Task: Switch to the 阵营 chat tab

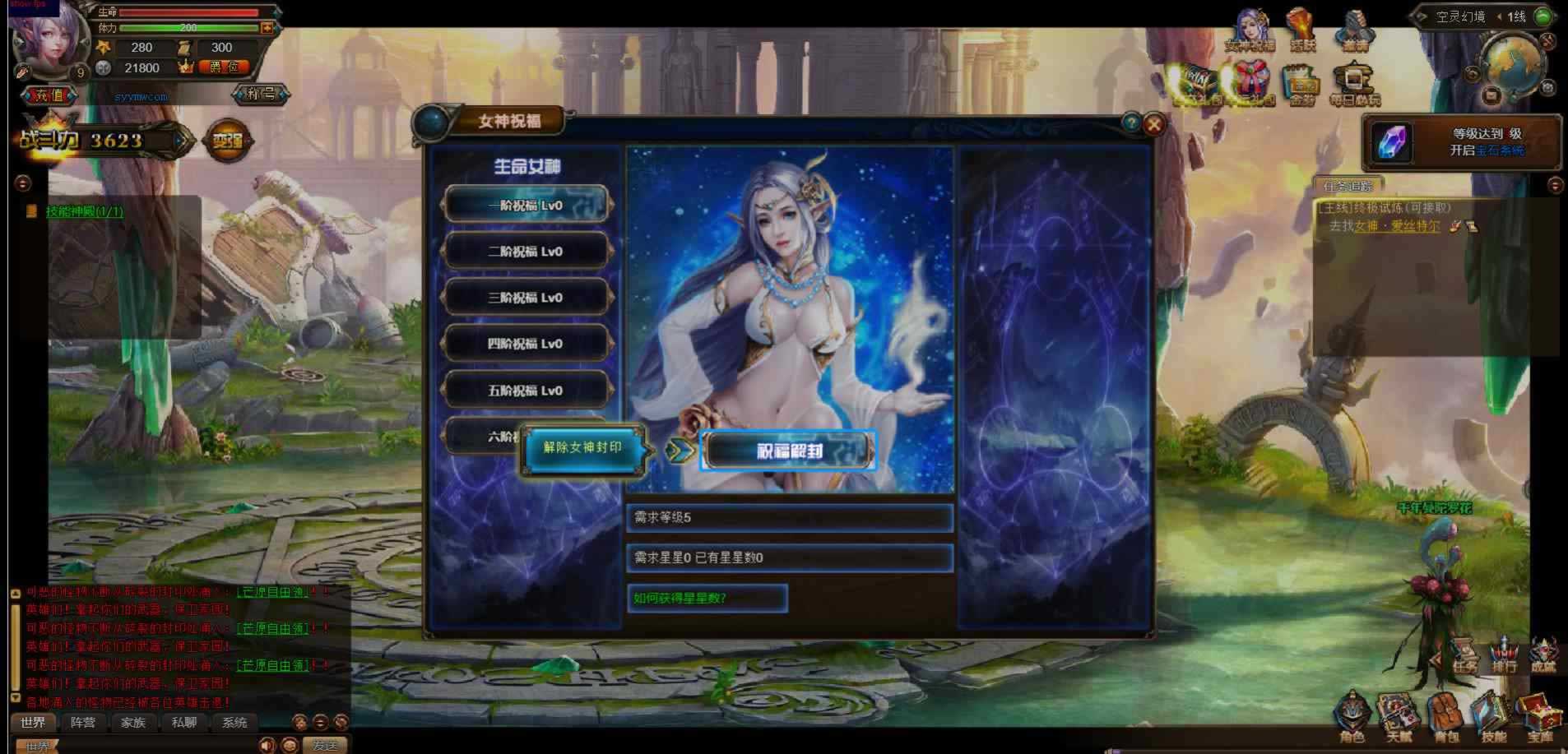Action: point(83,722)
